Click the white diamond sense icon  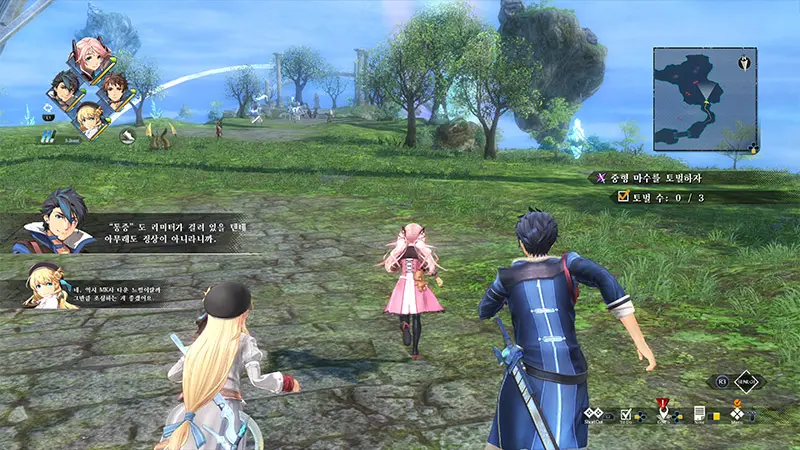746,382
